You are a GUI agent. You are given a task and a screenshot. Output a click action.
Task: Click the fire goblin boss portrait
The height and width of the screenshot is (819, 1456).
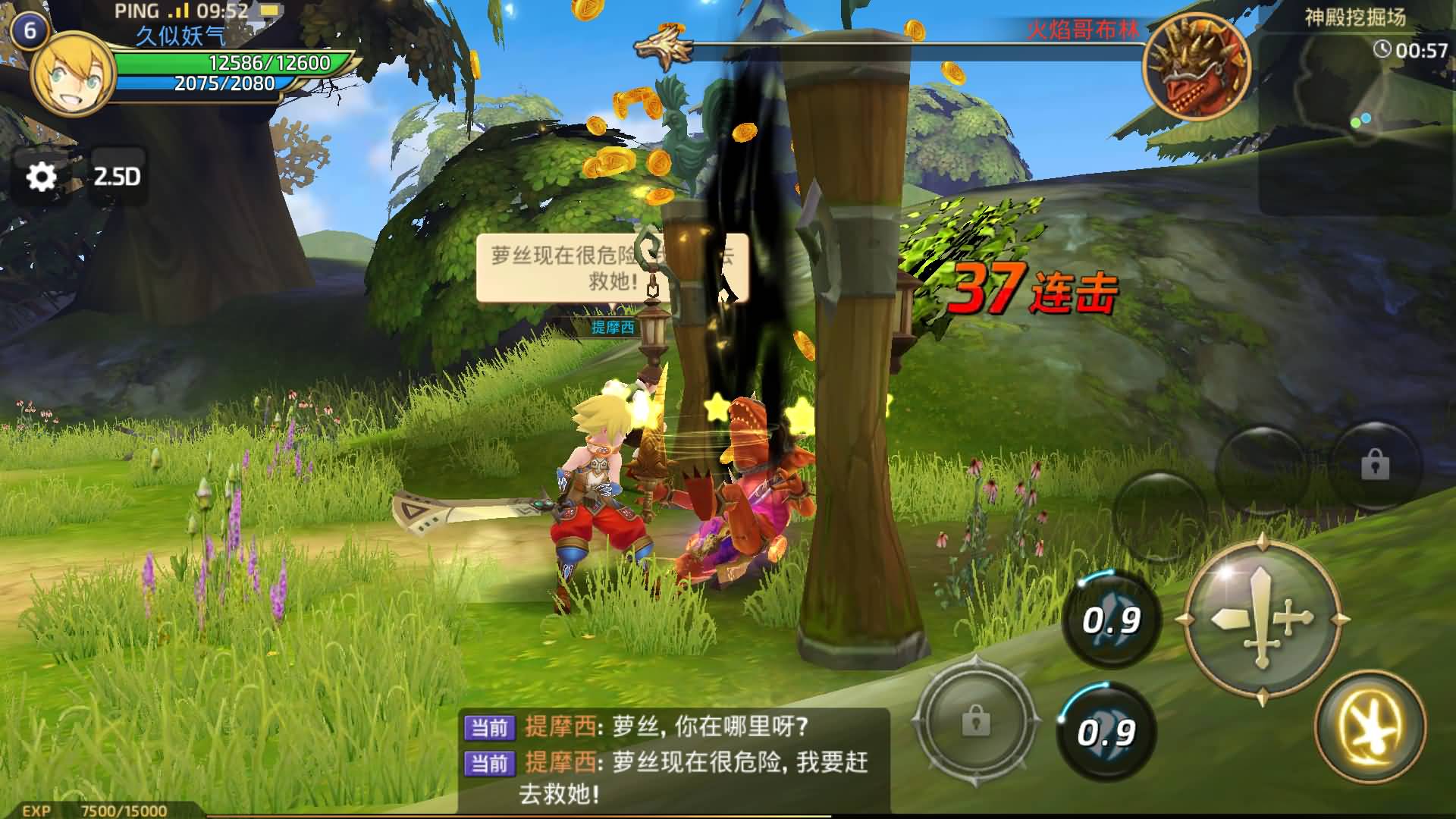click(1197, 67)
